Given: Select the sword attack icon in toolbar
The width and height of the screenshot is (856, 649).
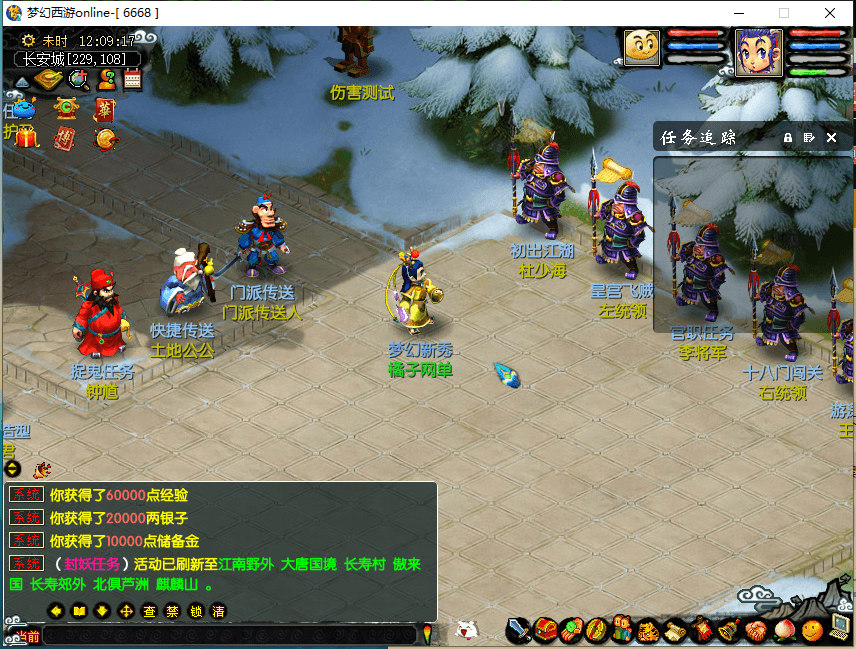Looking at the screenshot, I should tap(518, 630).
